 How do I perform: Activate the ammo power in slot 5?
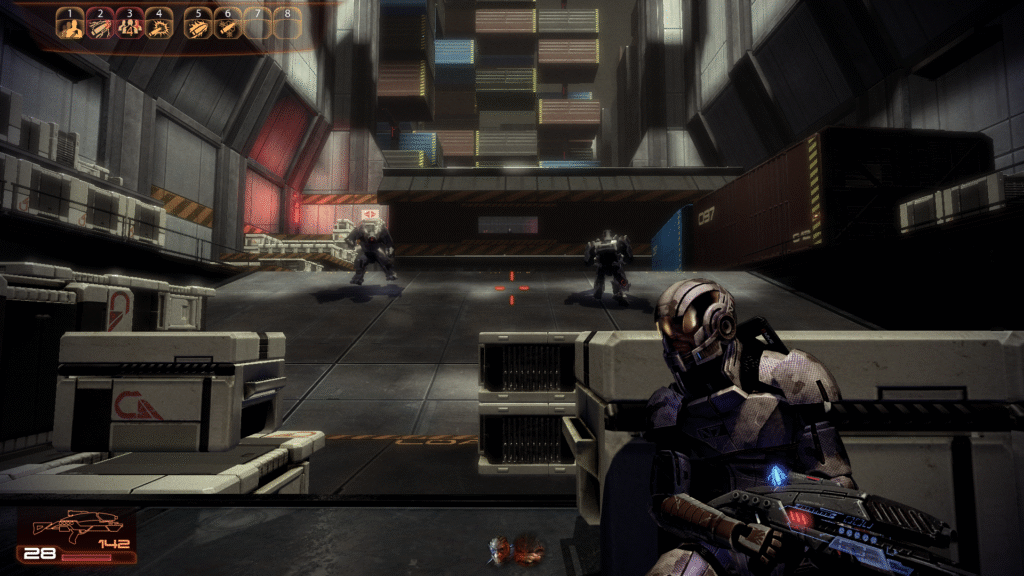[199, 25]
